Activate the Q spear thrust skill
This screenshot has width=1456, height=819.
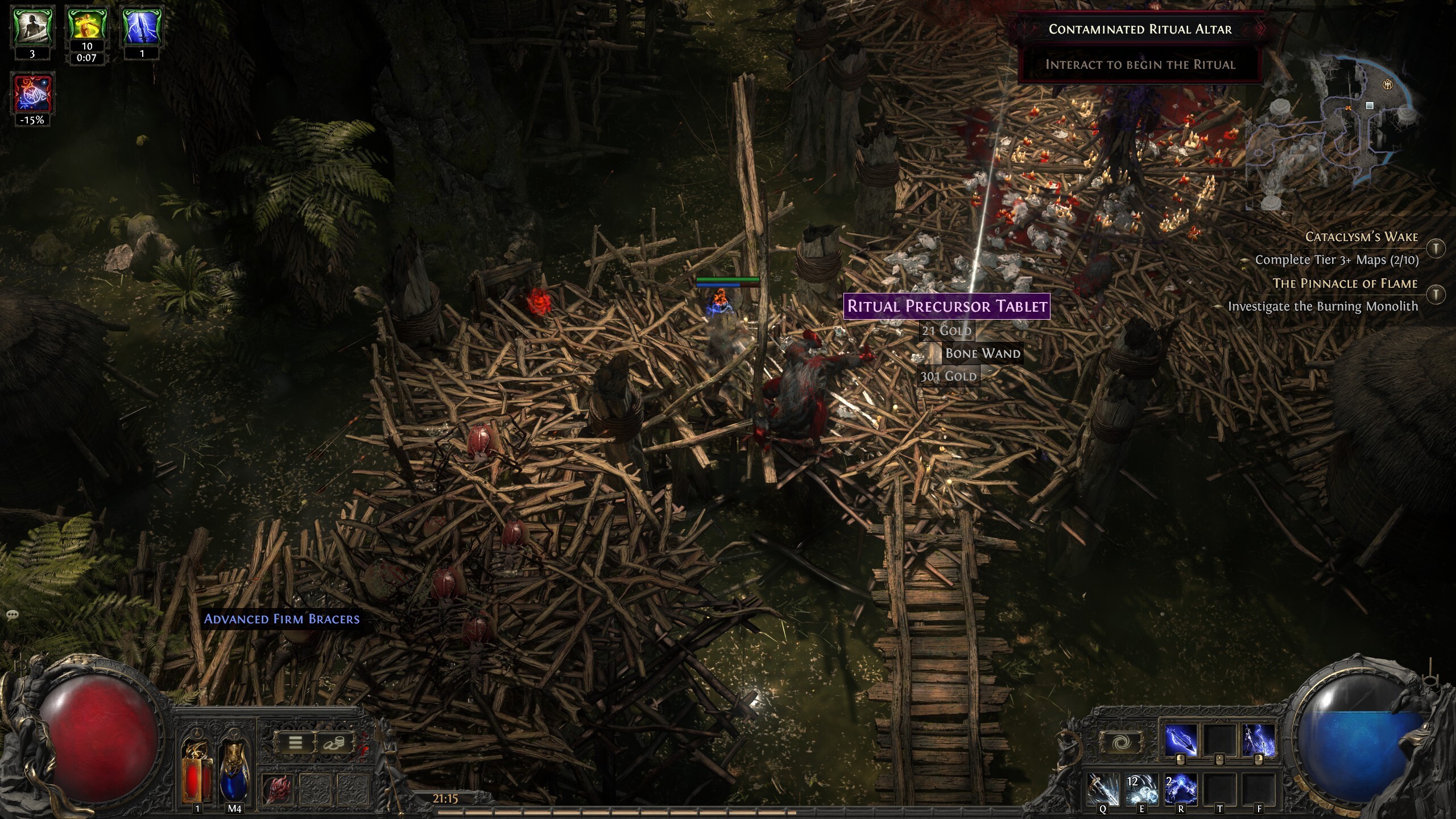[x=1103, y=789]
